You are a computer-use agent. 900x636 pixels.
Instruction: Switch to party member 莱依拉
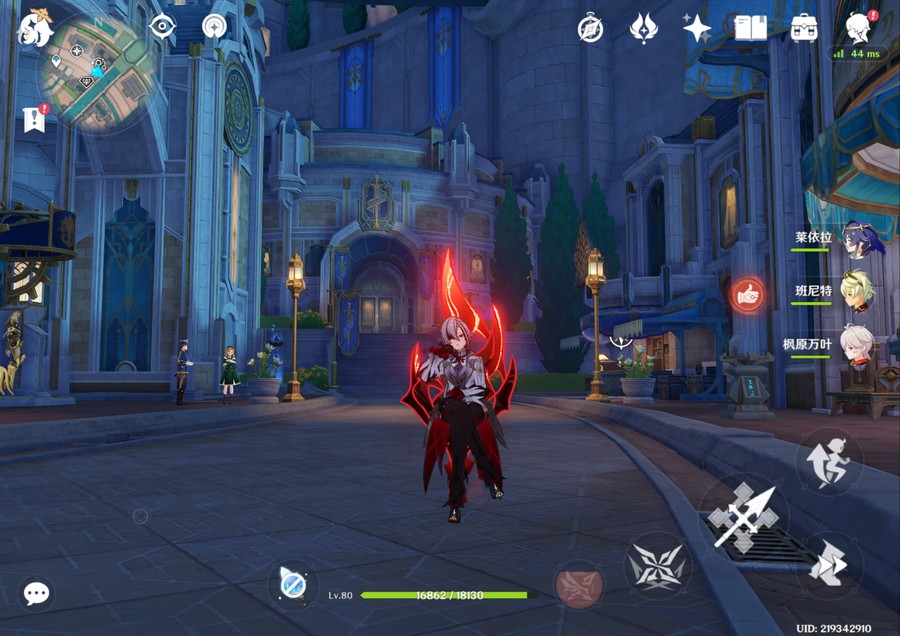click(x=857, y=241)
